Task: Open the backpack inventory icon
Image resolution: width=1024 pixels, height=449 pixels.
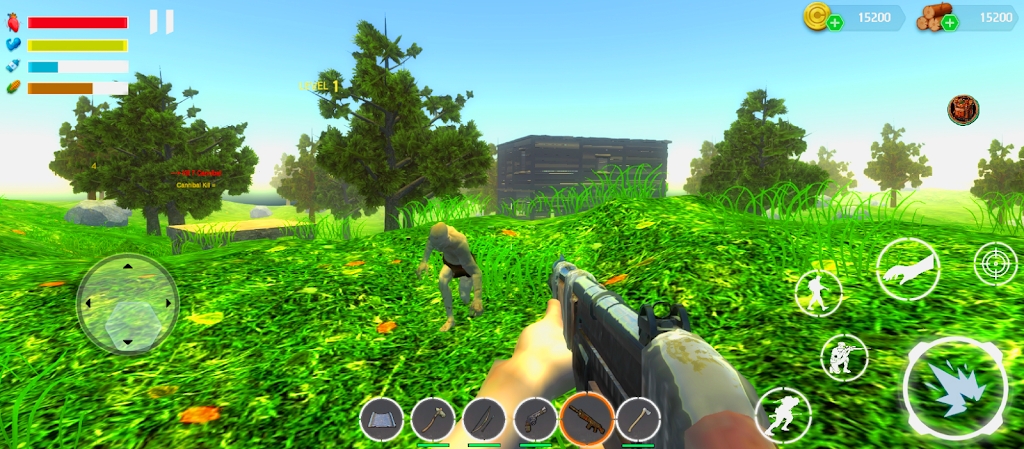Action: click(963, 110)
